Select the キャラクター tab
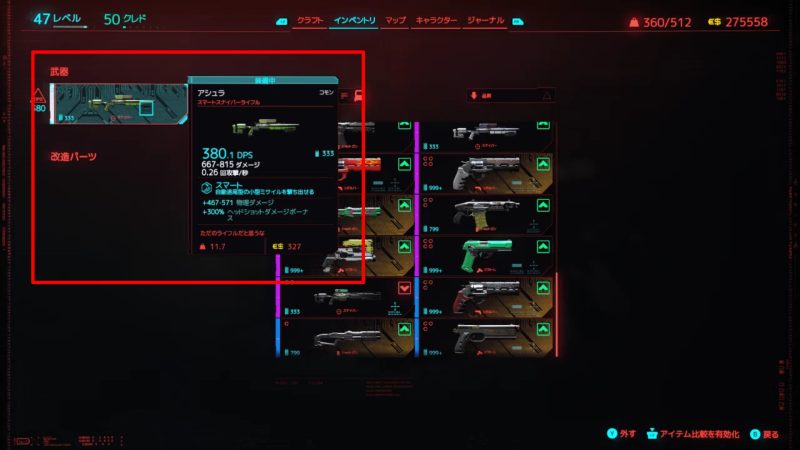Screen dimensions: 800x450 [x=436, y=20]
